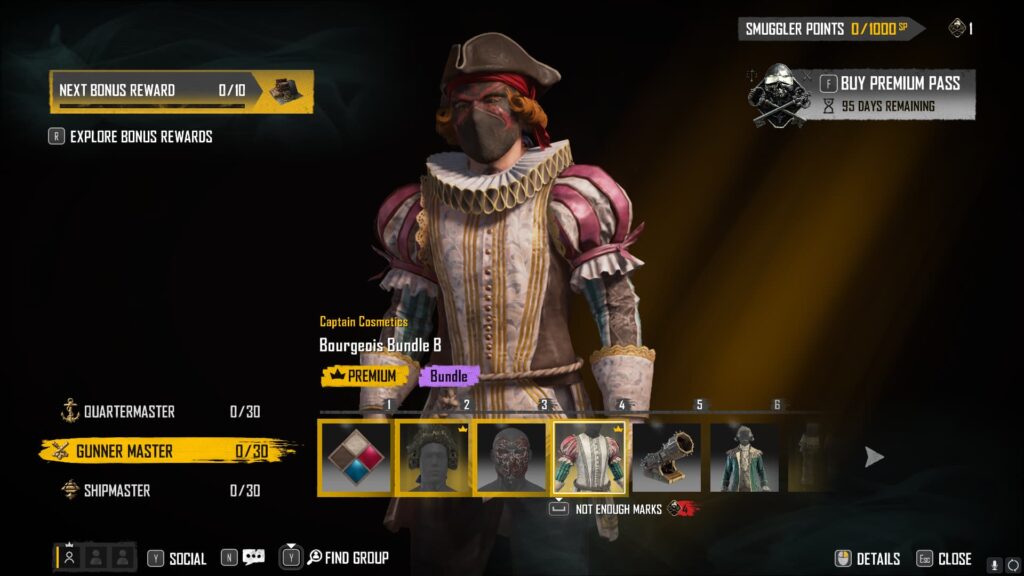Pick the red skull mask reward
This screenshot has height=576, width=1024.
[511, 458]
